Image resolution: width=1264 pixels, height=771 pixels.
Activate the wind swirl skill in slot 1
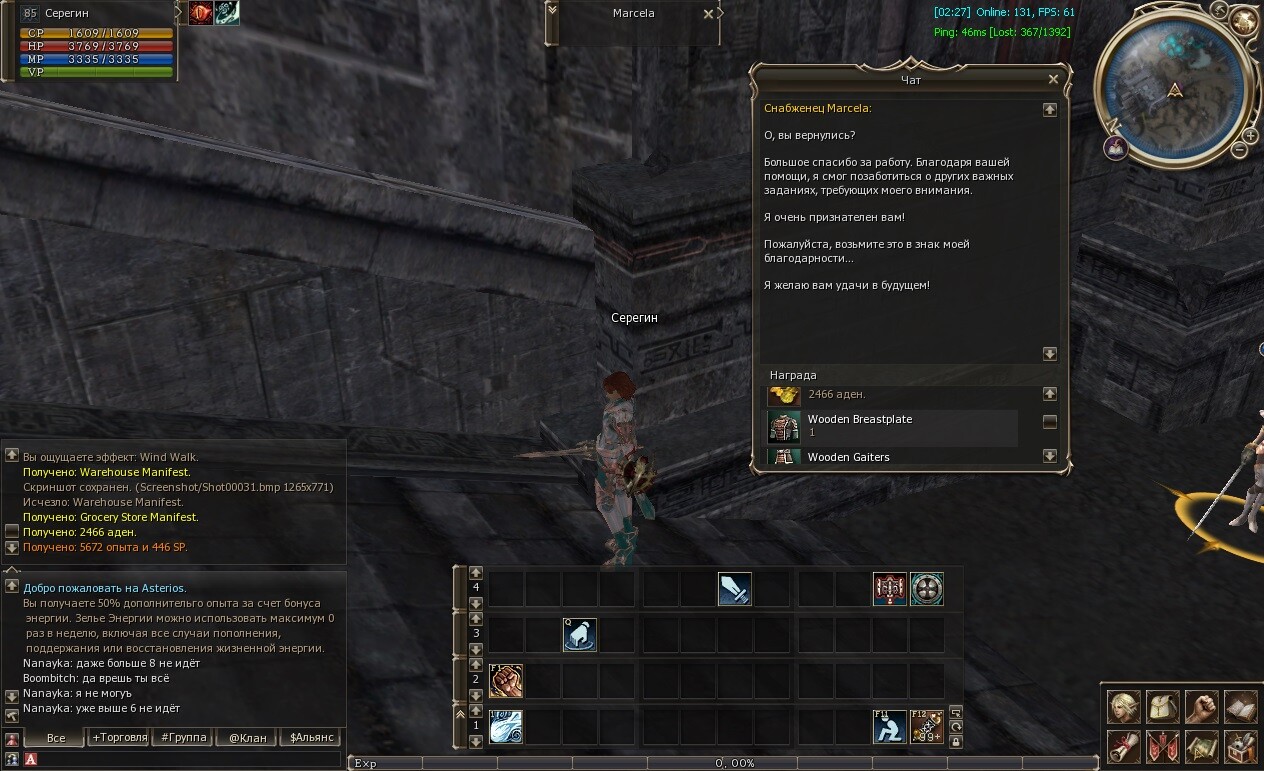(x=506, y=726)
